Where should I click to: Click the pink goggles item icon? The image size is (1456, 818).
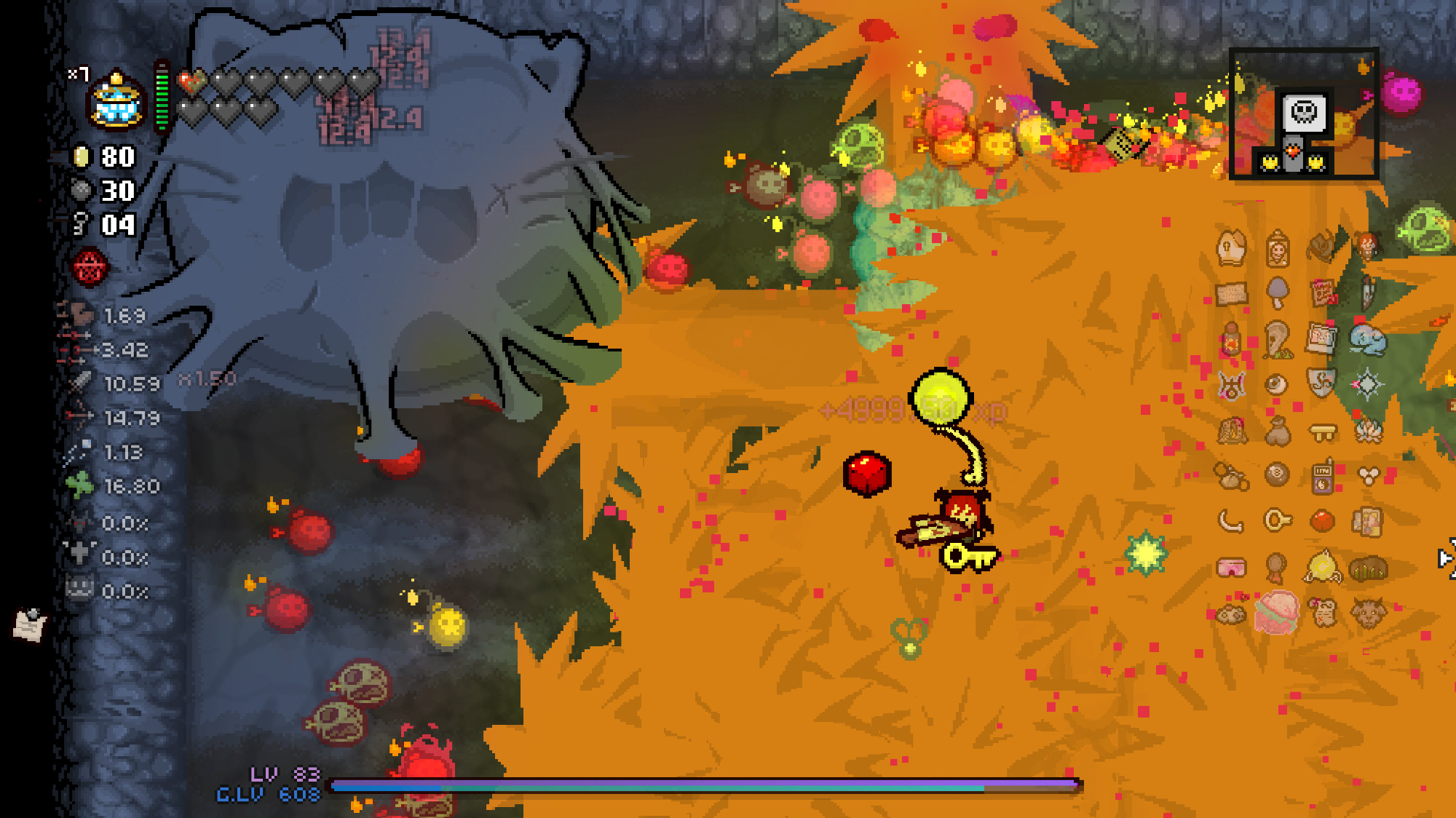(x=1231, y=567)
